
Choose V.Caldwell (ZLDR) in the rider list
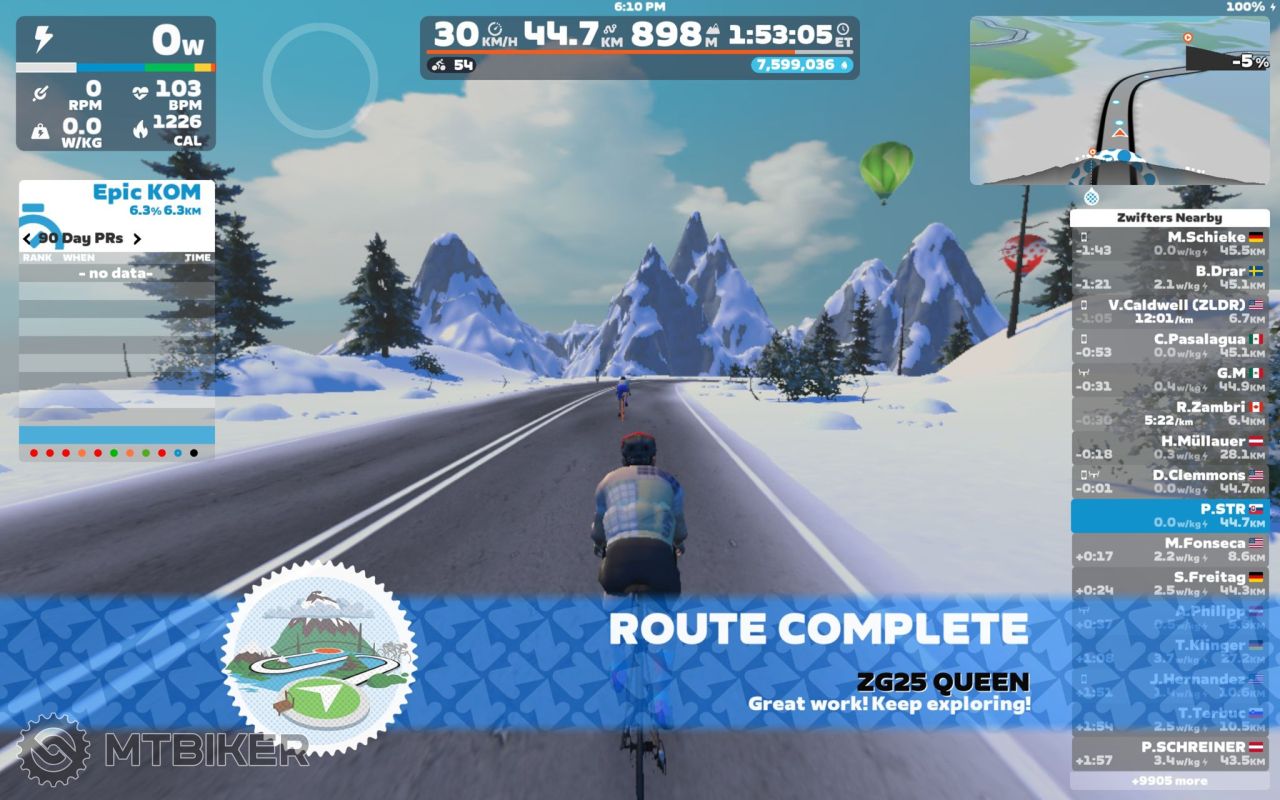[x=1170, y=311]
